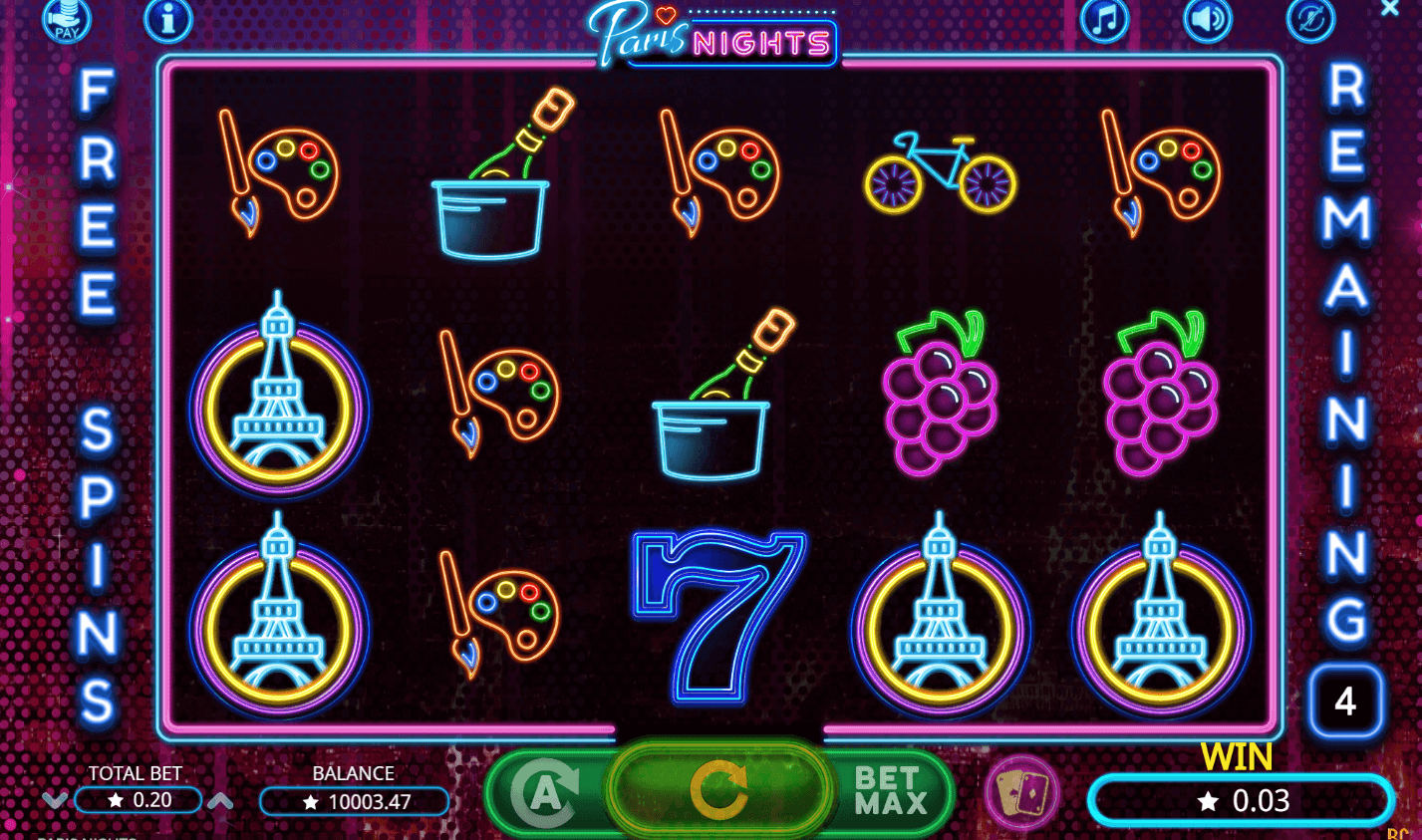Viewport: 1422px width, 840px height.
Task: Close the game with the X
Action: [1390, 9]
